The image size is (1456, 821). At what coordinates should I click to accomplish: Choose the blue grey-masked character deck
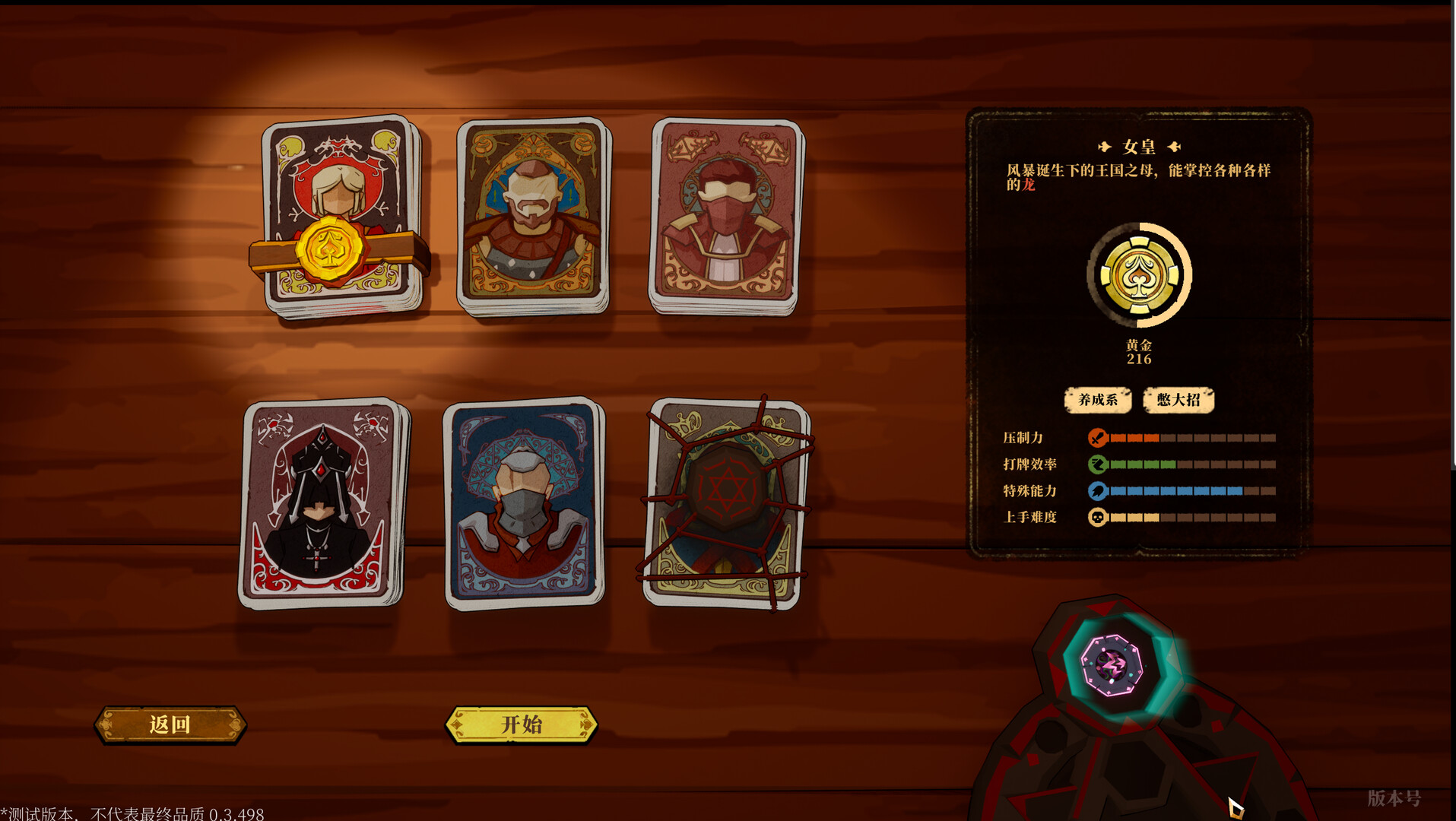pyautogui.click(x=523, y=502)
